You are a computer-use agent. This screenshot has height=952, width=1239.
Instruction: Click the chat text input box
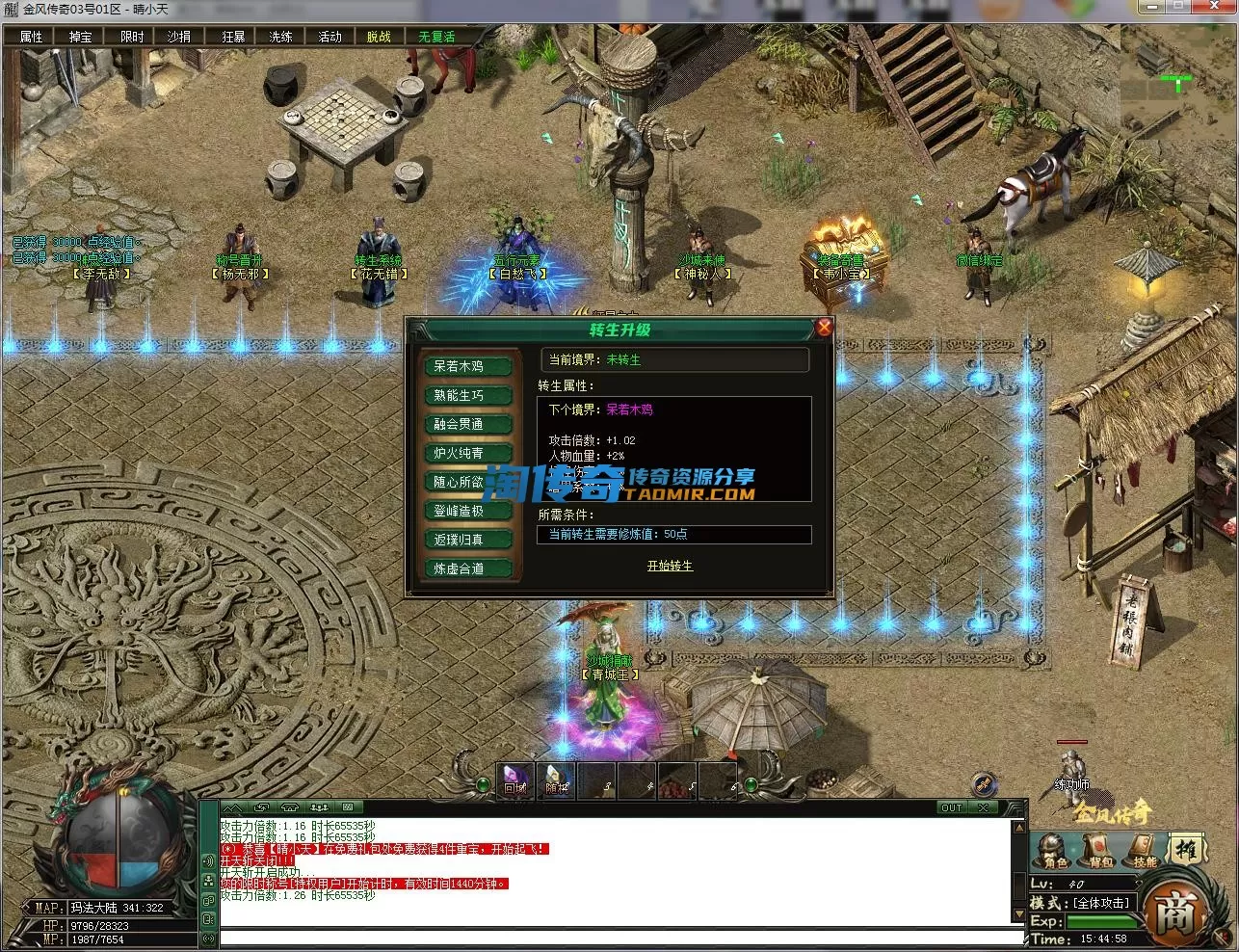(x=617, y=937)
